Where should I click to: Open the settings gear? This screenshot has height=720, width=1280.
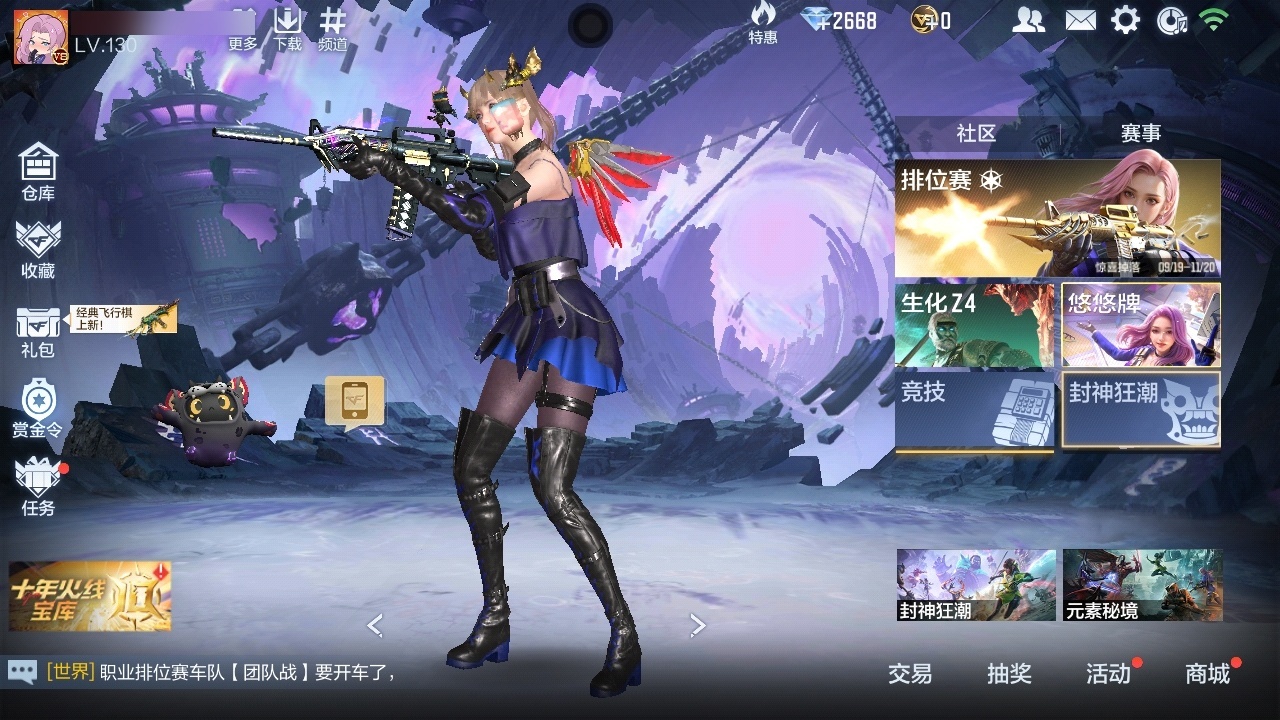(1126, 20)
